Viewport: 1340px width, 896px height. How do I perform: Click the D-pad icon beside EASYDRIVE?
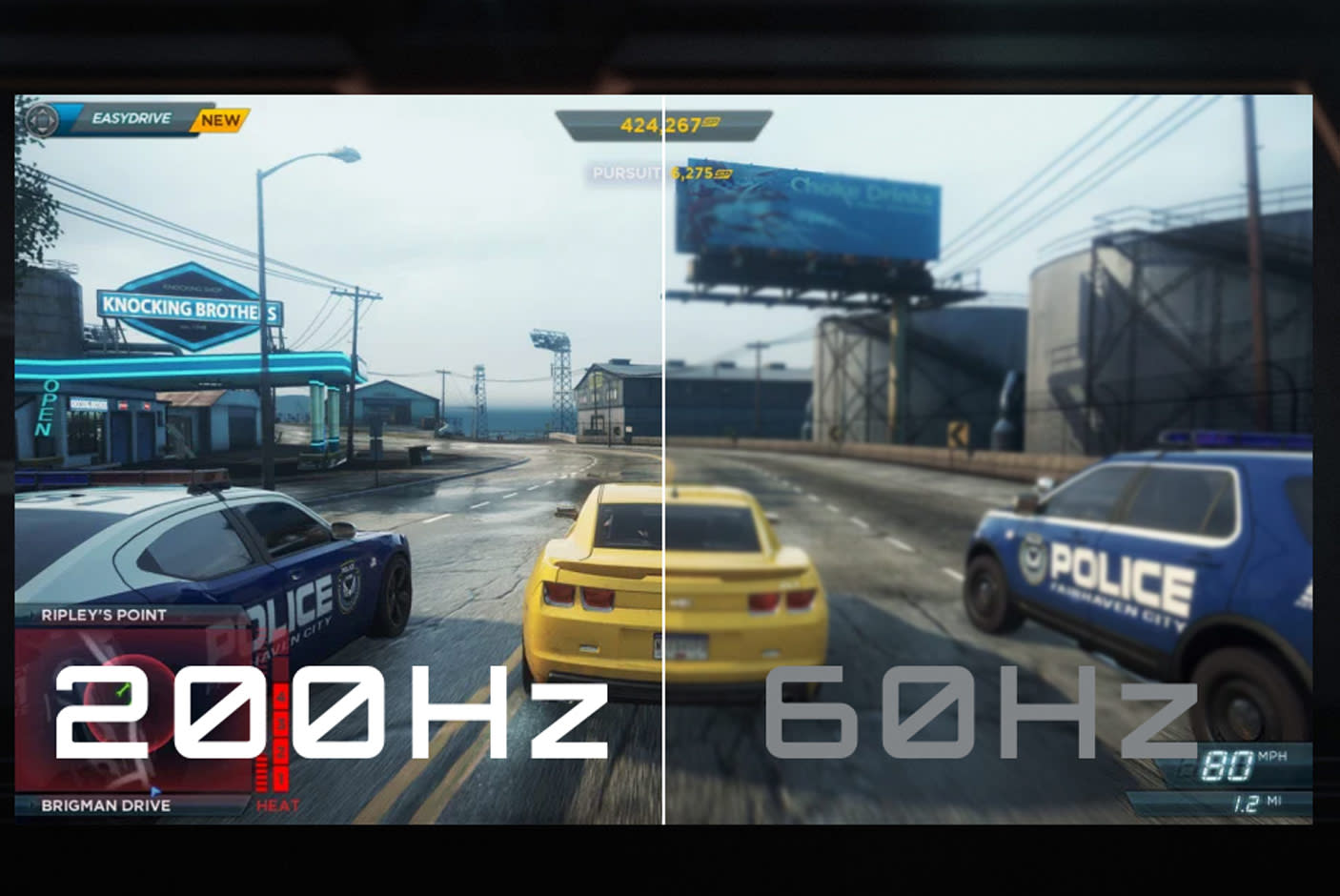click(x=42, y=120)
